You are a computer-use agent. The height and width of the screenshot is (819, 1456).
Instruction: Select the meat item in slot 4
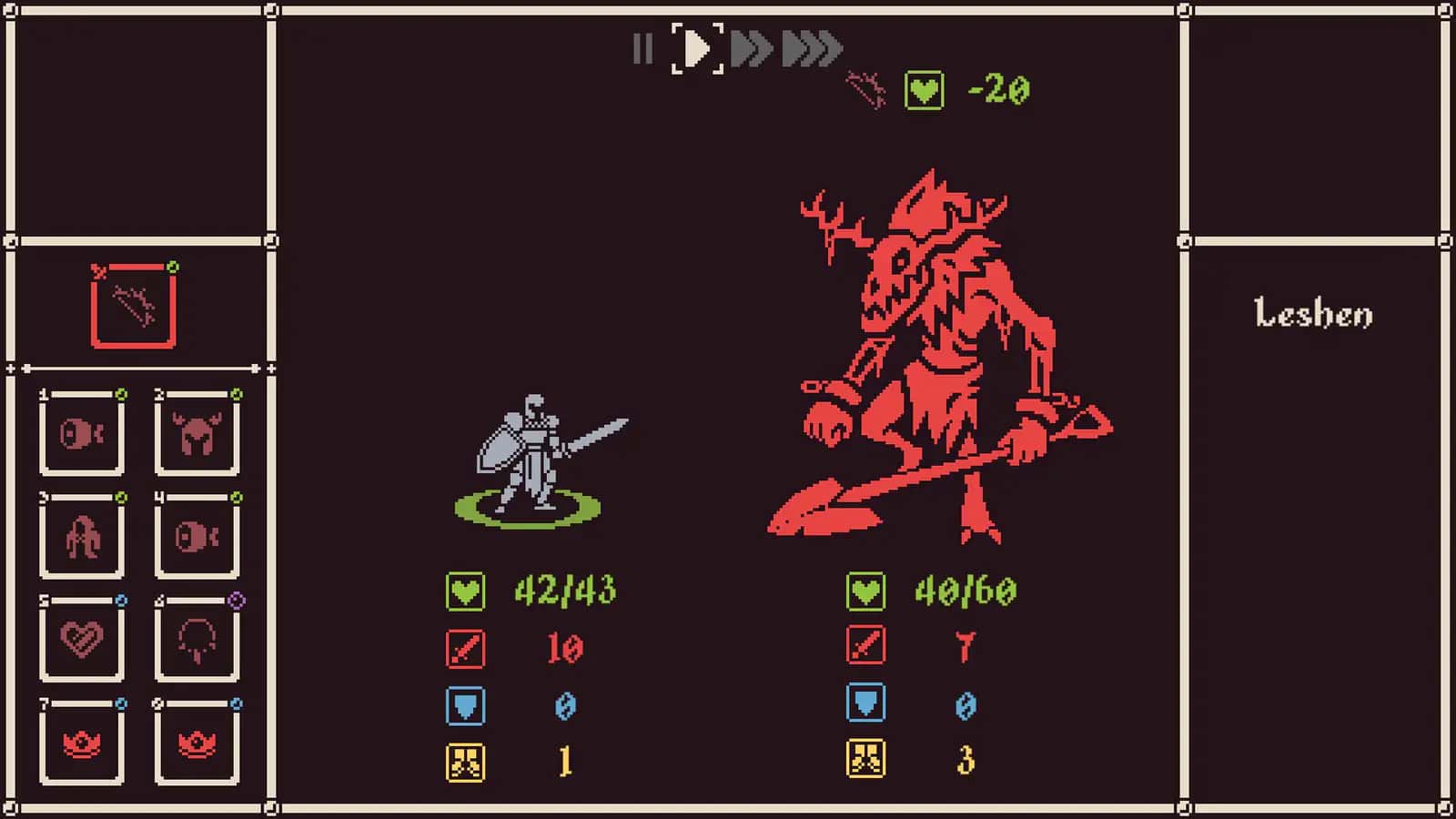click(x=197, y=537)
